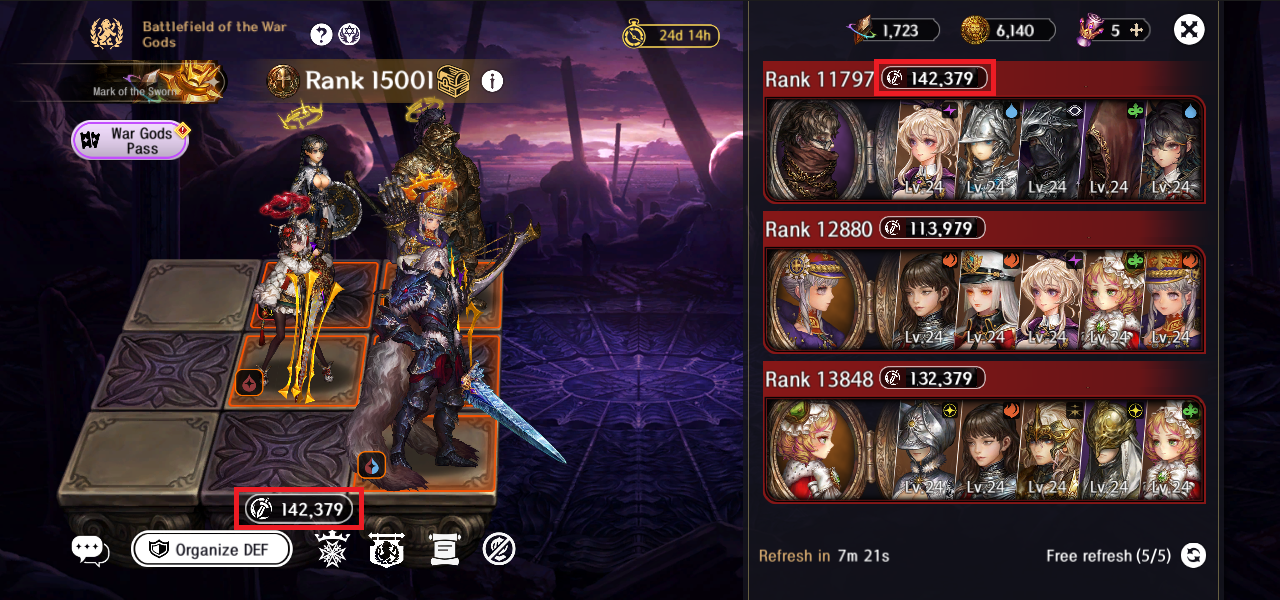Refresh the opponent list
The image size is (1280, 600).
[1192, 556]
